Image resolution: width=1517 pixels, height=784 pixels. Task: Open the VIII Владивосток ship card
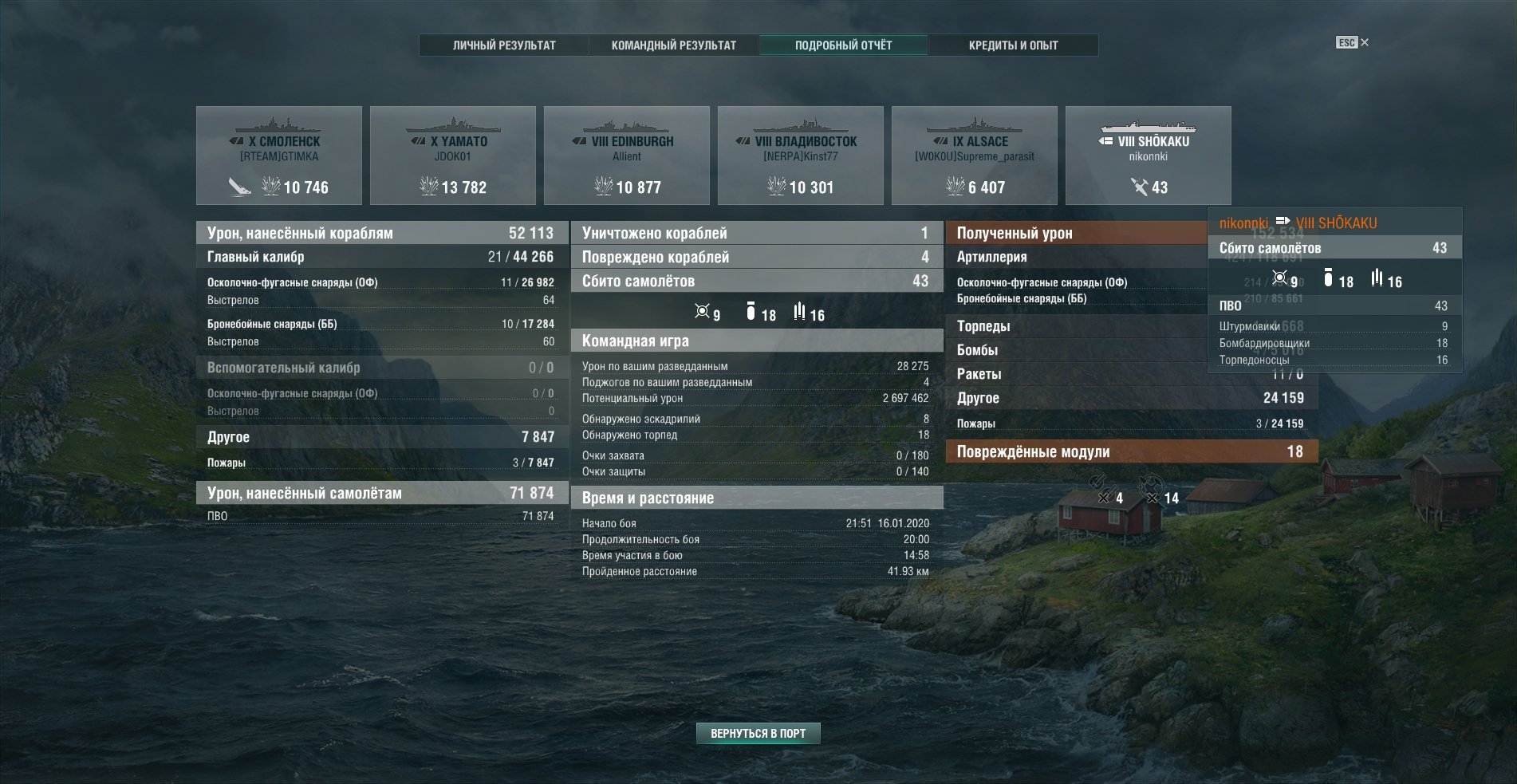click(801, 156)
